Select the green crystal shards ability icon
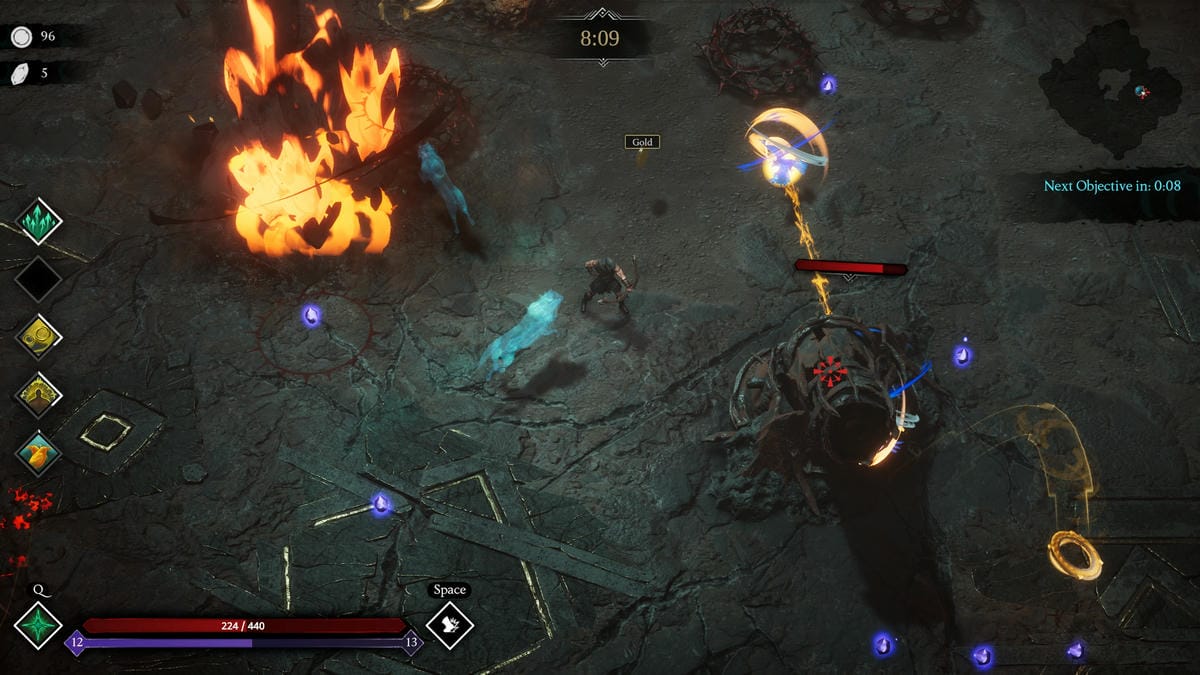This screenshot has height=675, width=1200. point(39,221)
